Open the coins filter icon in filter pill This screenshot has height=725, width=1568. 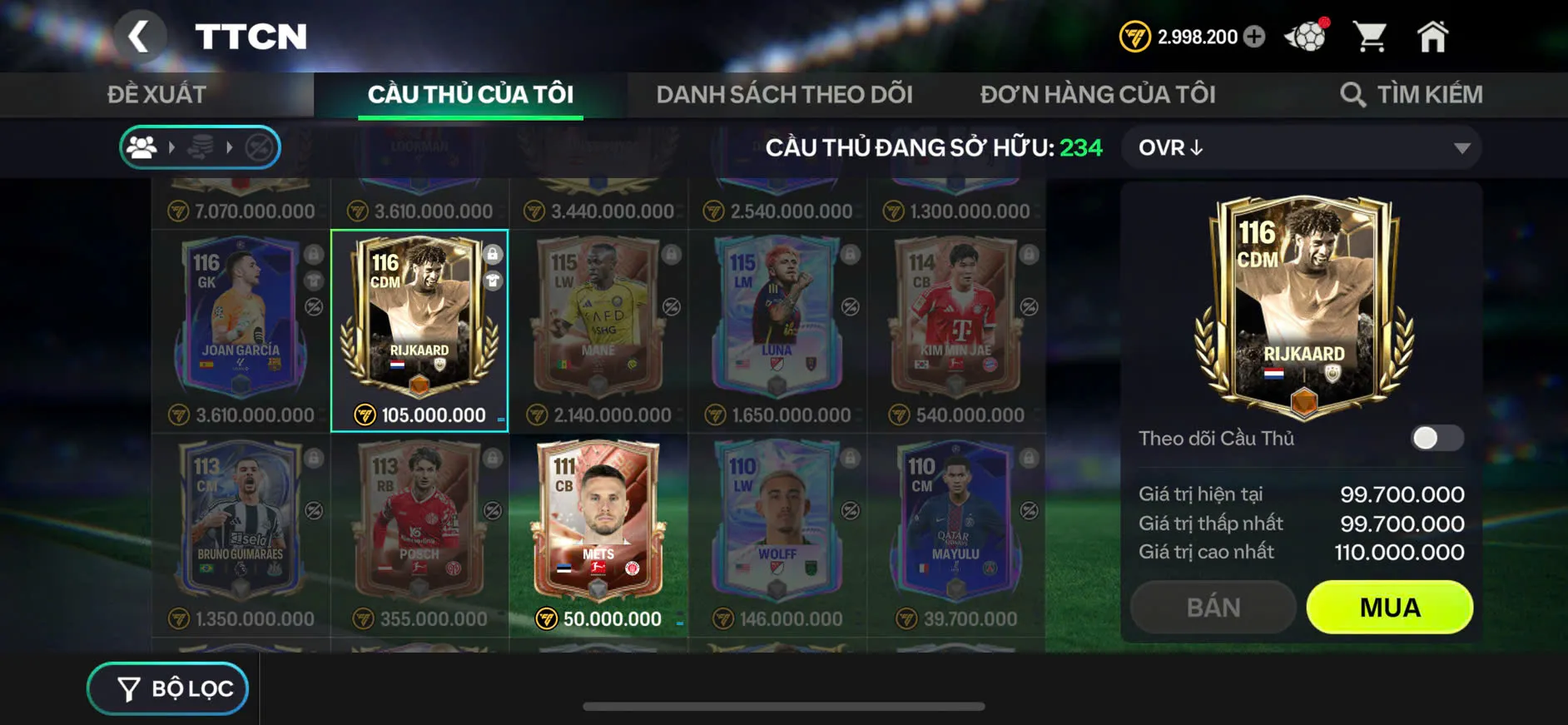(201, 147)
